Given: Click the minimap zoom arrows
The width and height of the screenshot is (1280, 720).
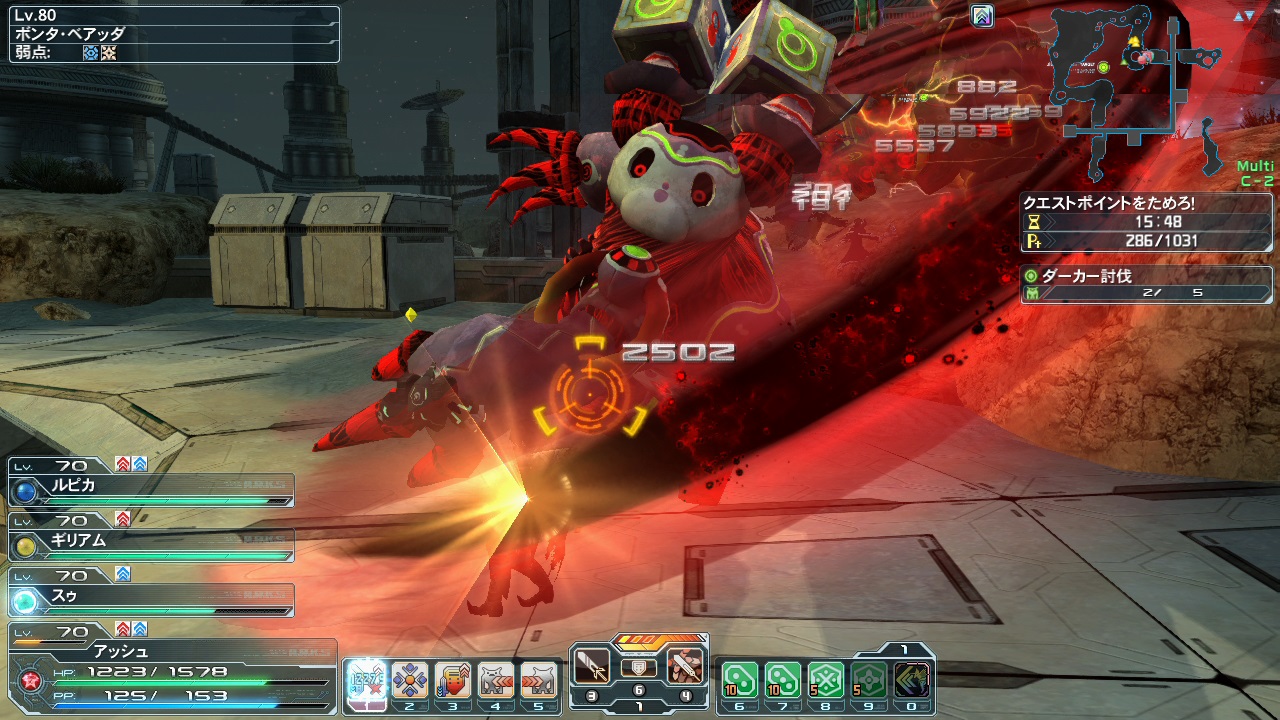Looking at the screenshot, I should click(x=1244, y=16).
